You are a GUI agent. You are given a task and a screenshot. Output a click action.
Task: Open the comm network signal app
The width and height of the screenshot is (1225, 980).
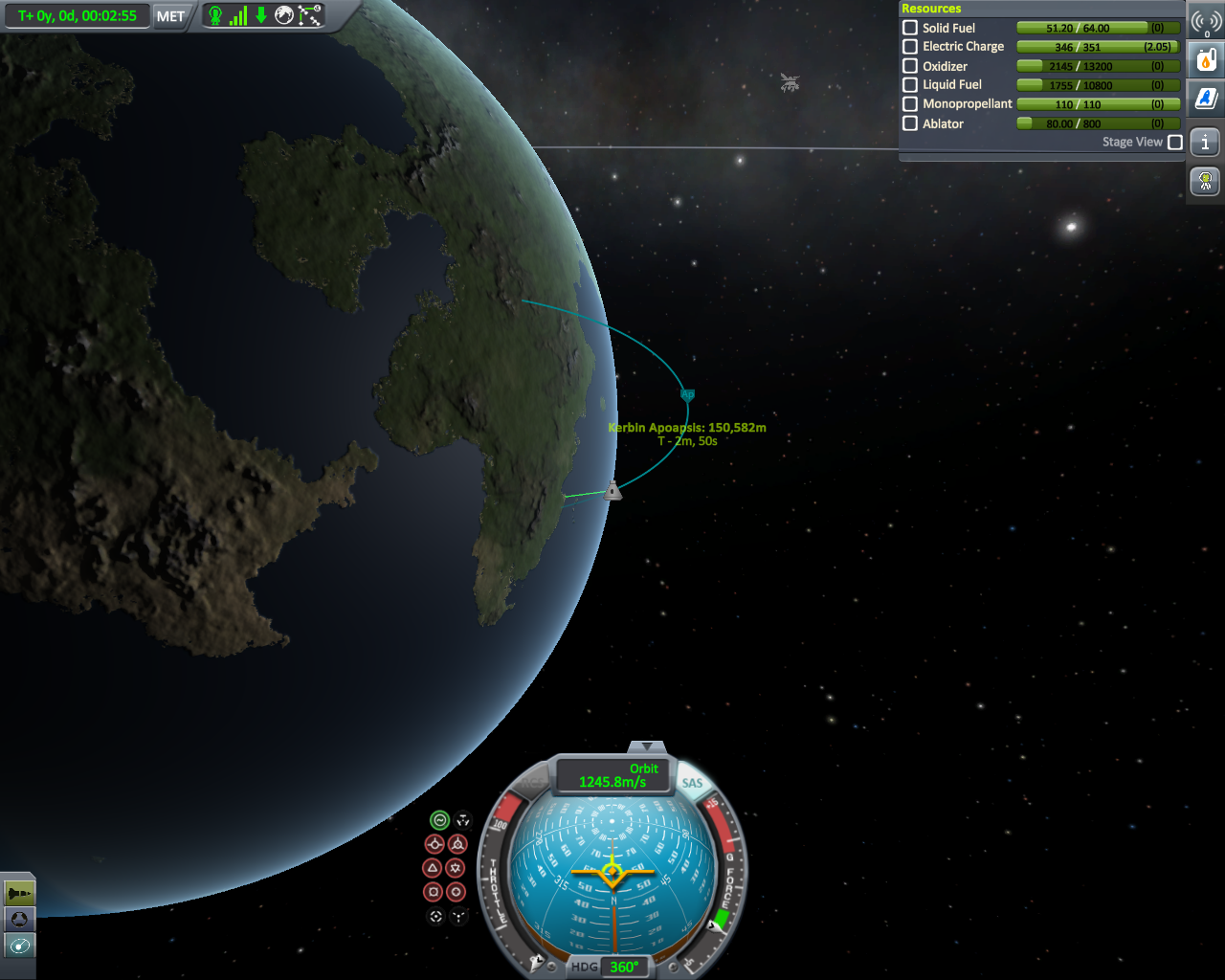(1206, 22)
